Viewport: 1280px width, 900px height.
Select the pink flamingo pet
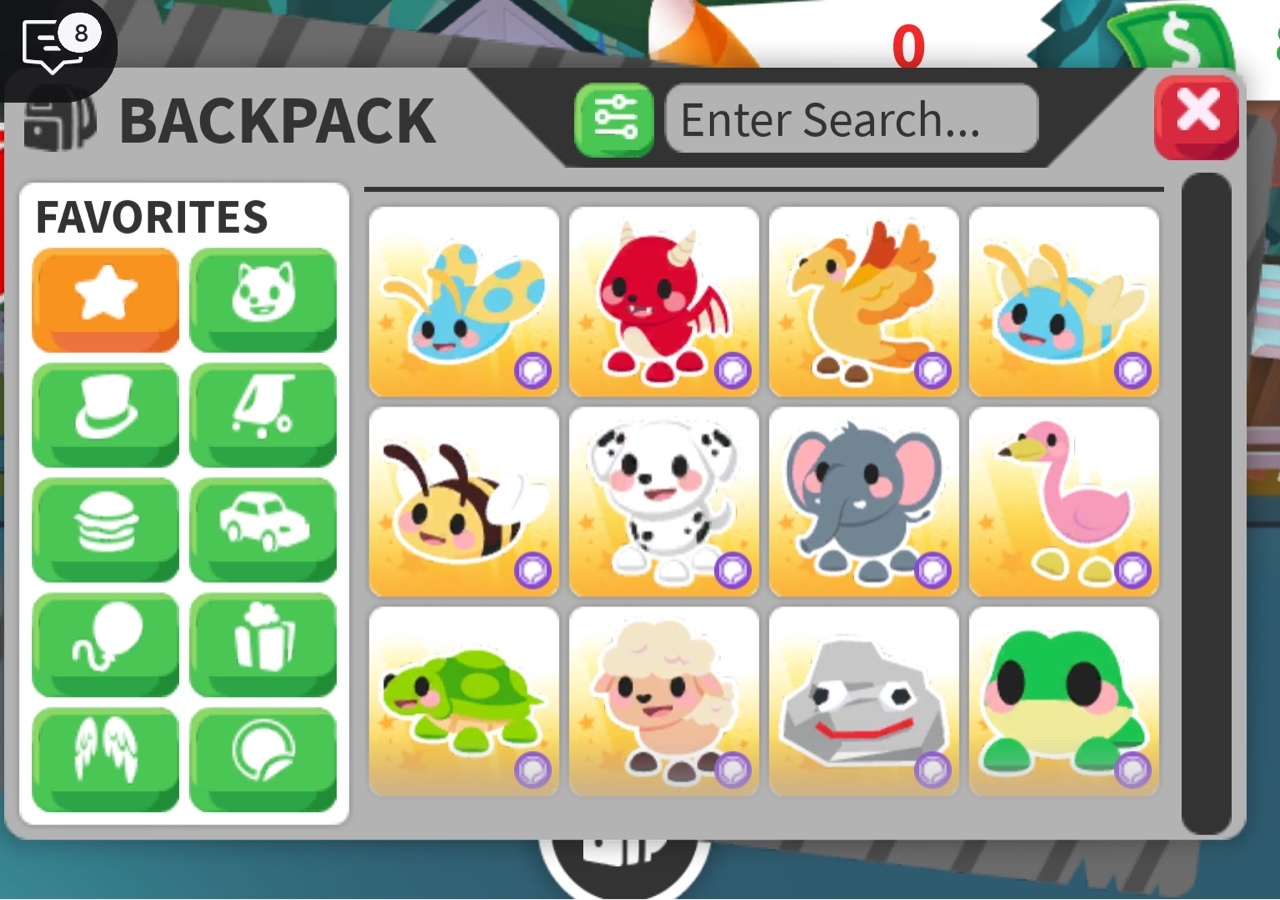click(1063, 500)
